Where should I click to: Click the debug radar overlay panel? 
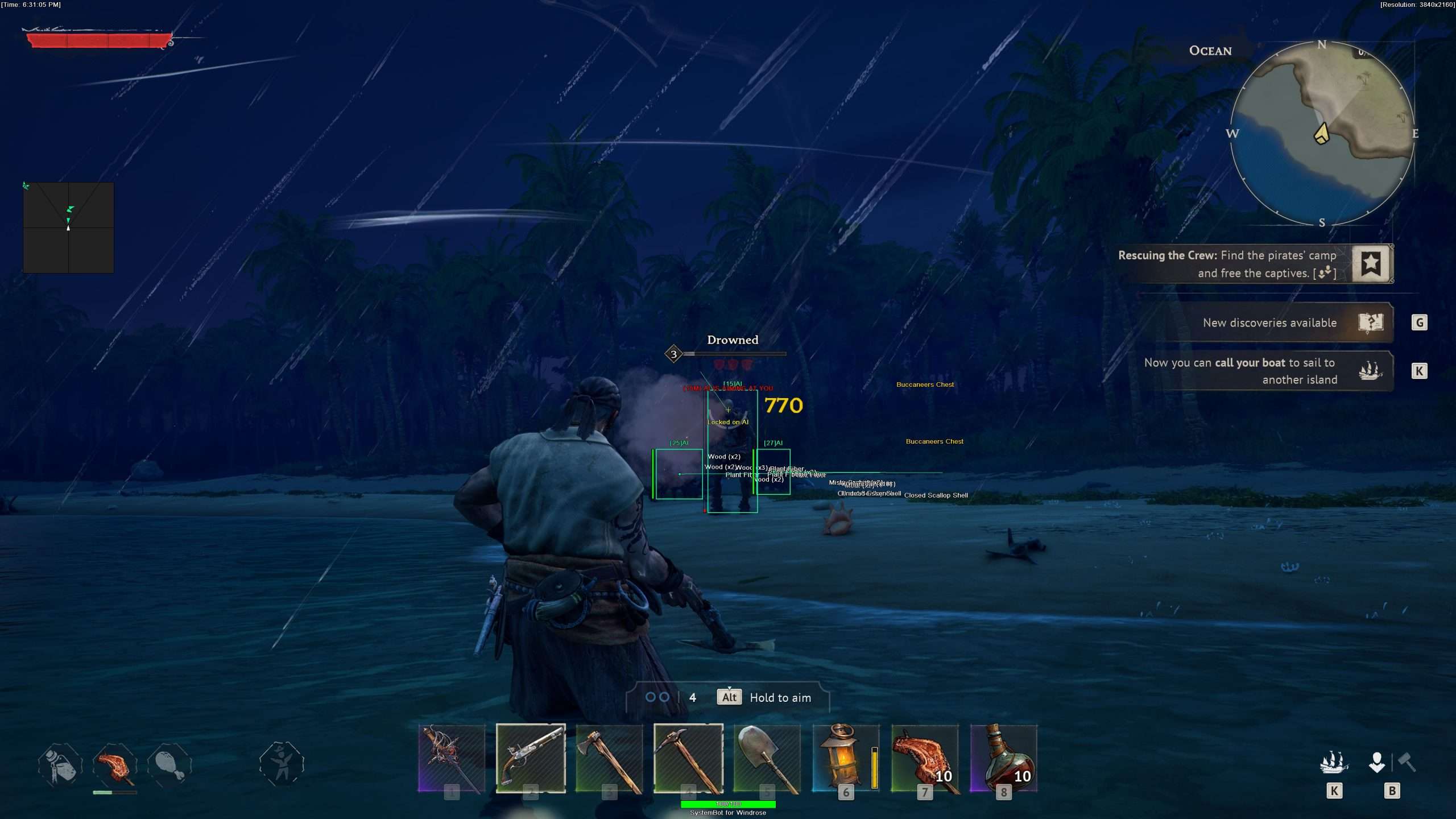[68, 227]
